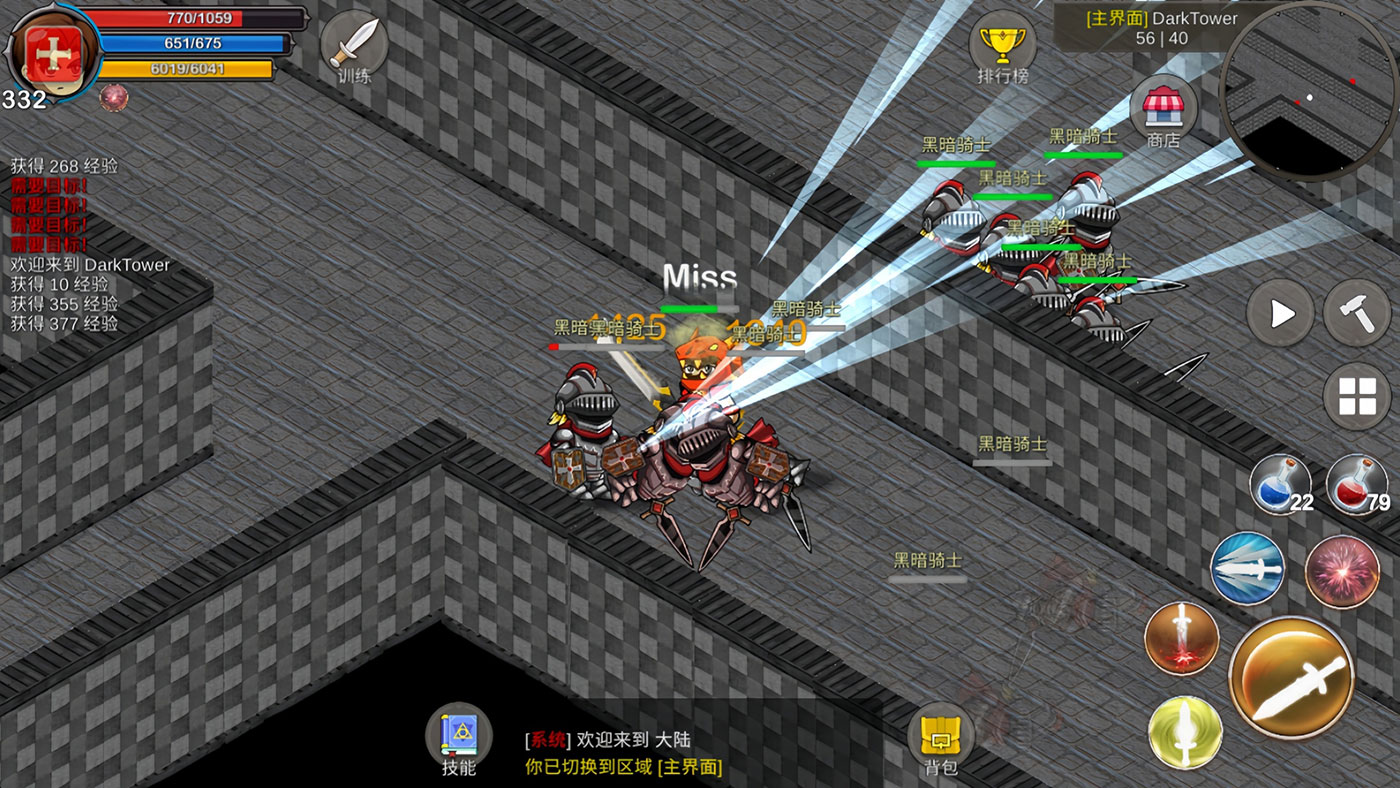This screenshot has height=788, width=1400.
Task: Activate the blue flying blades skill
Action: (x=1248, y=568)
